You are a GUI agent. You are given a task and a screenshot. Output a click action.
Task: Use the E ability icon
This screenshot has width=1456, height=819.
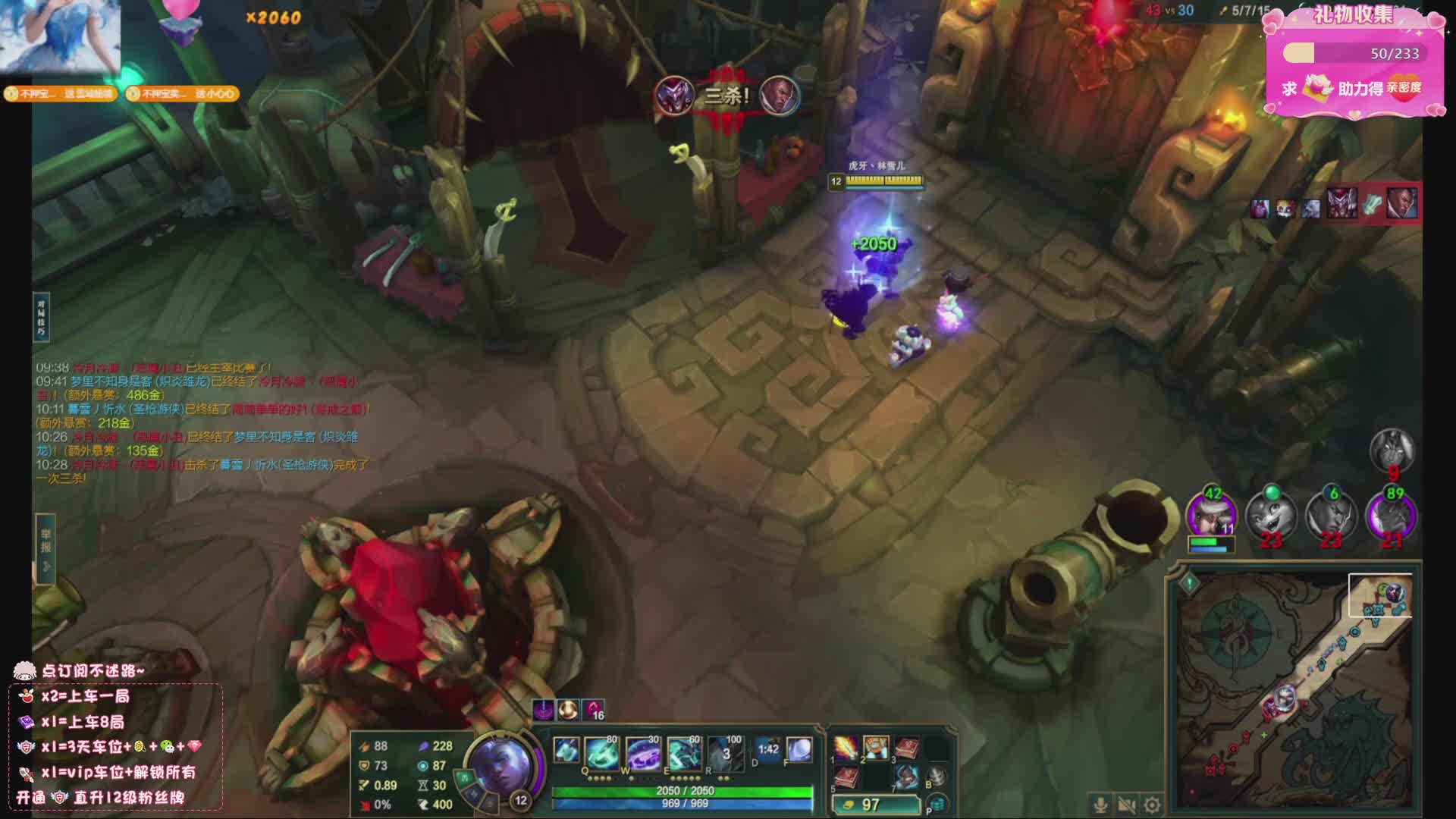tap(684, 753)
